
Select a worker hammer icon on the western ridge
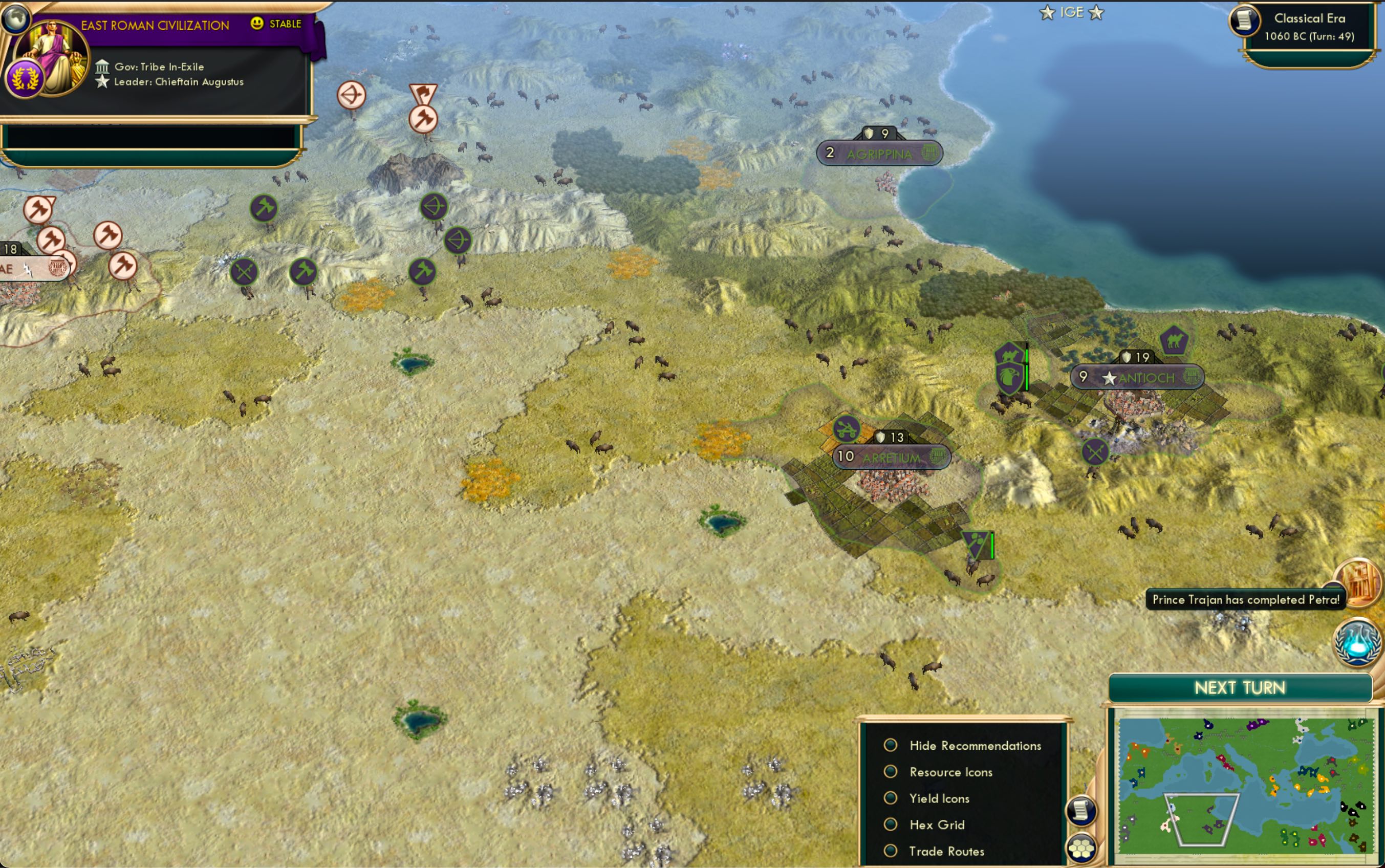click(x=264, y=208)
